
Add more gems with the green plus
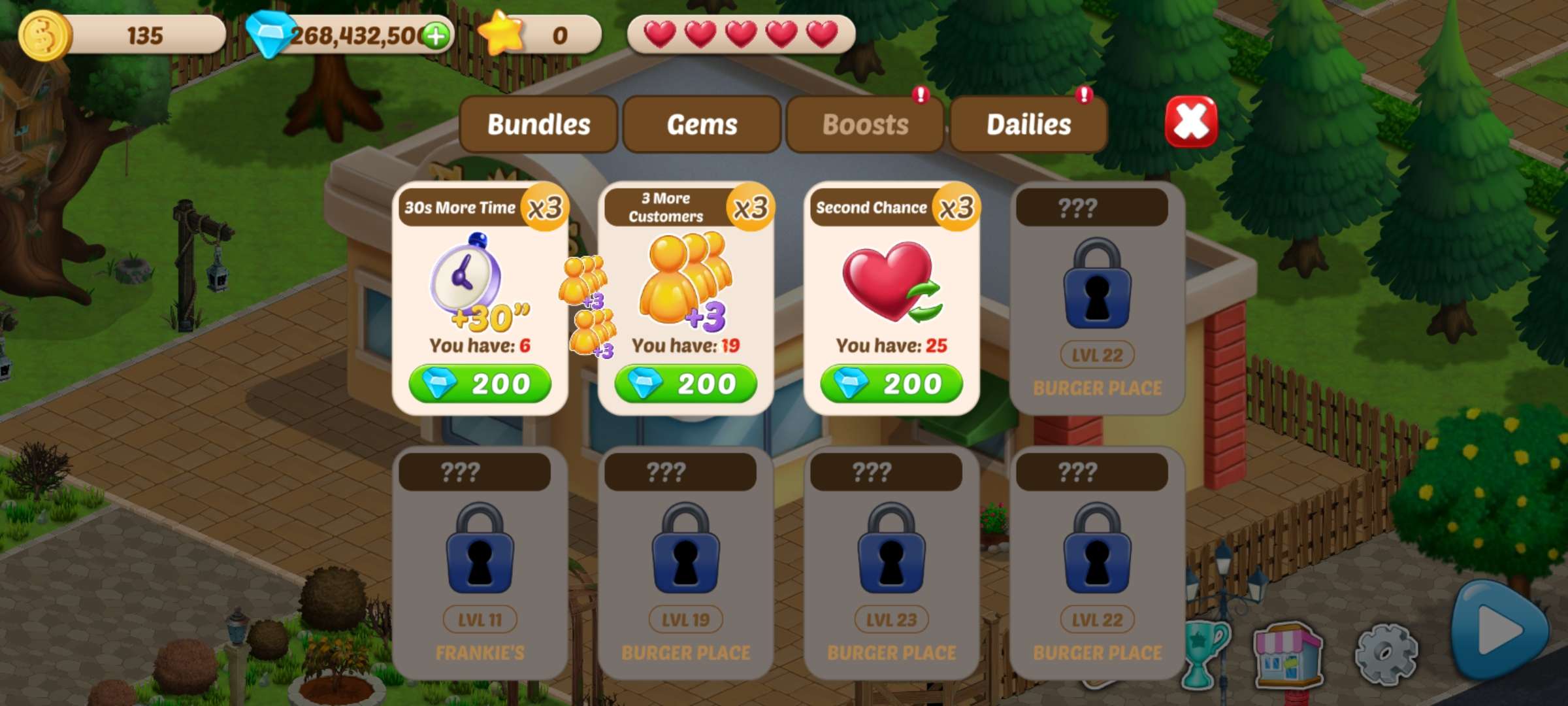click(436, 35)
